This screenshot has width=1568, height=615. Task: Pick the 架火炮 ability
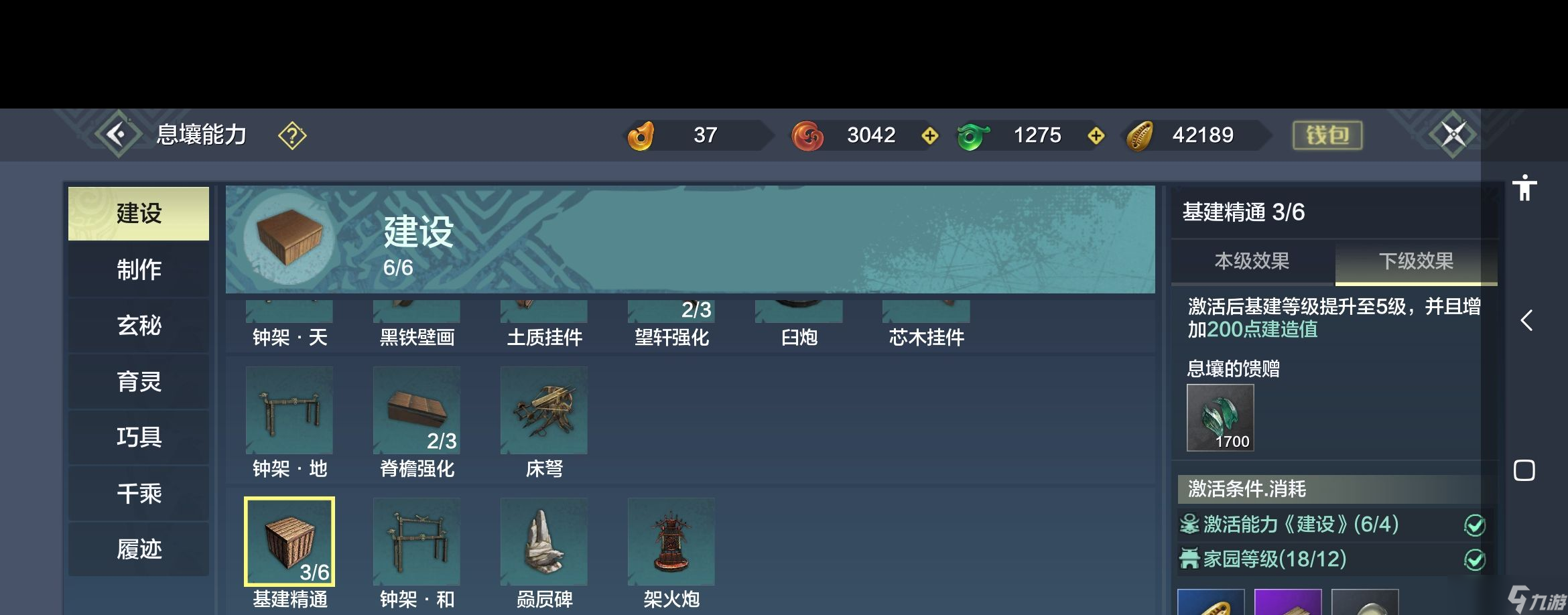point(671,542)
